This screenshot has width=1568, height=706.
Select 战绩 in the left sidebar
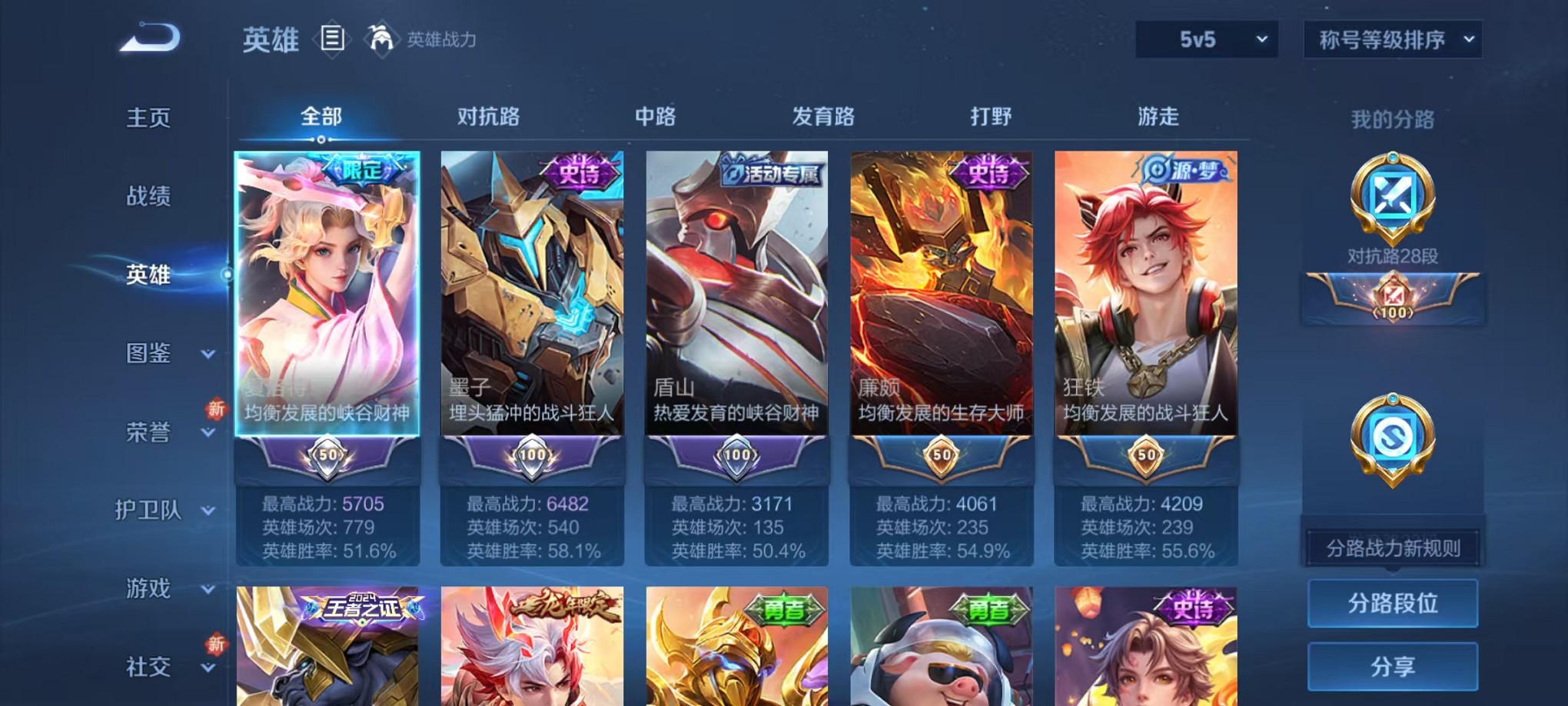pos(148,197)
